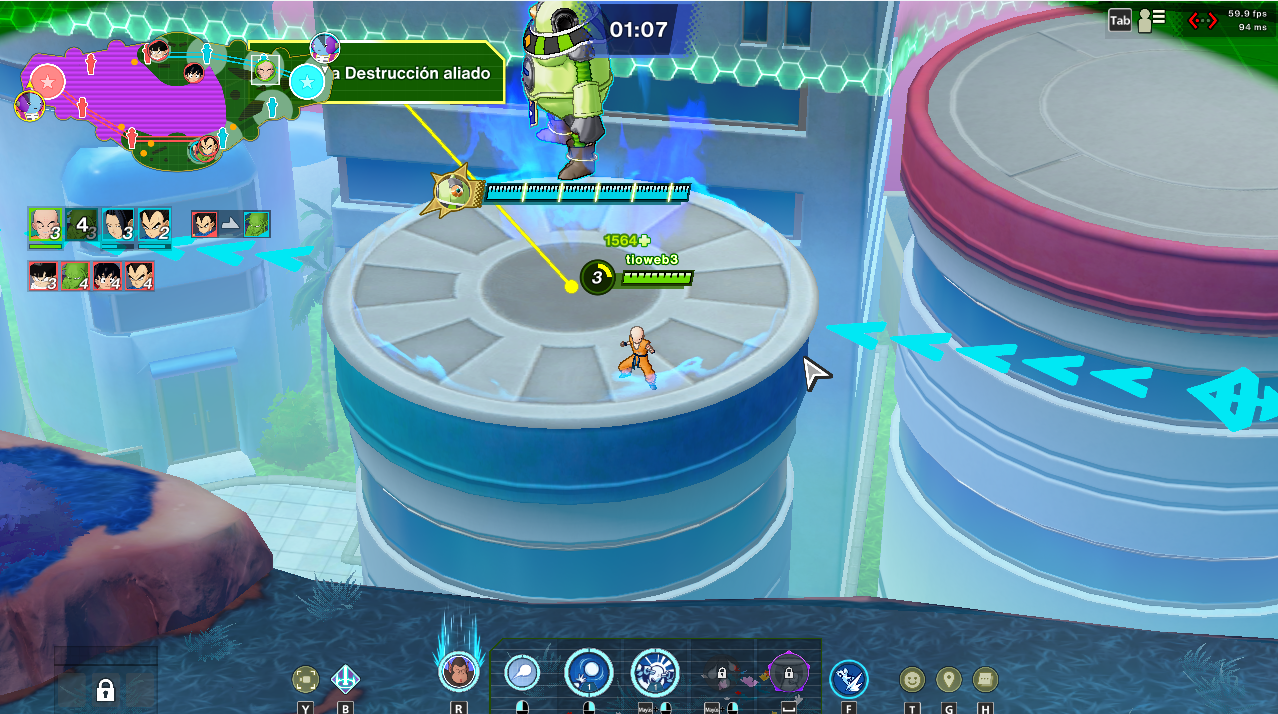1278x714 pixels.
Task: Click the purple locked ultimate skill
Action: pyautogui.click(x=788, y=674)
